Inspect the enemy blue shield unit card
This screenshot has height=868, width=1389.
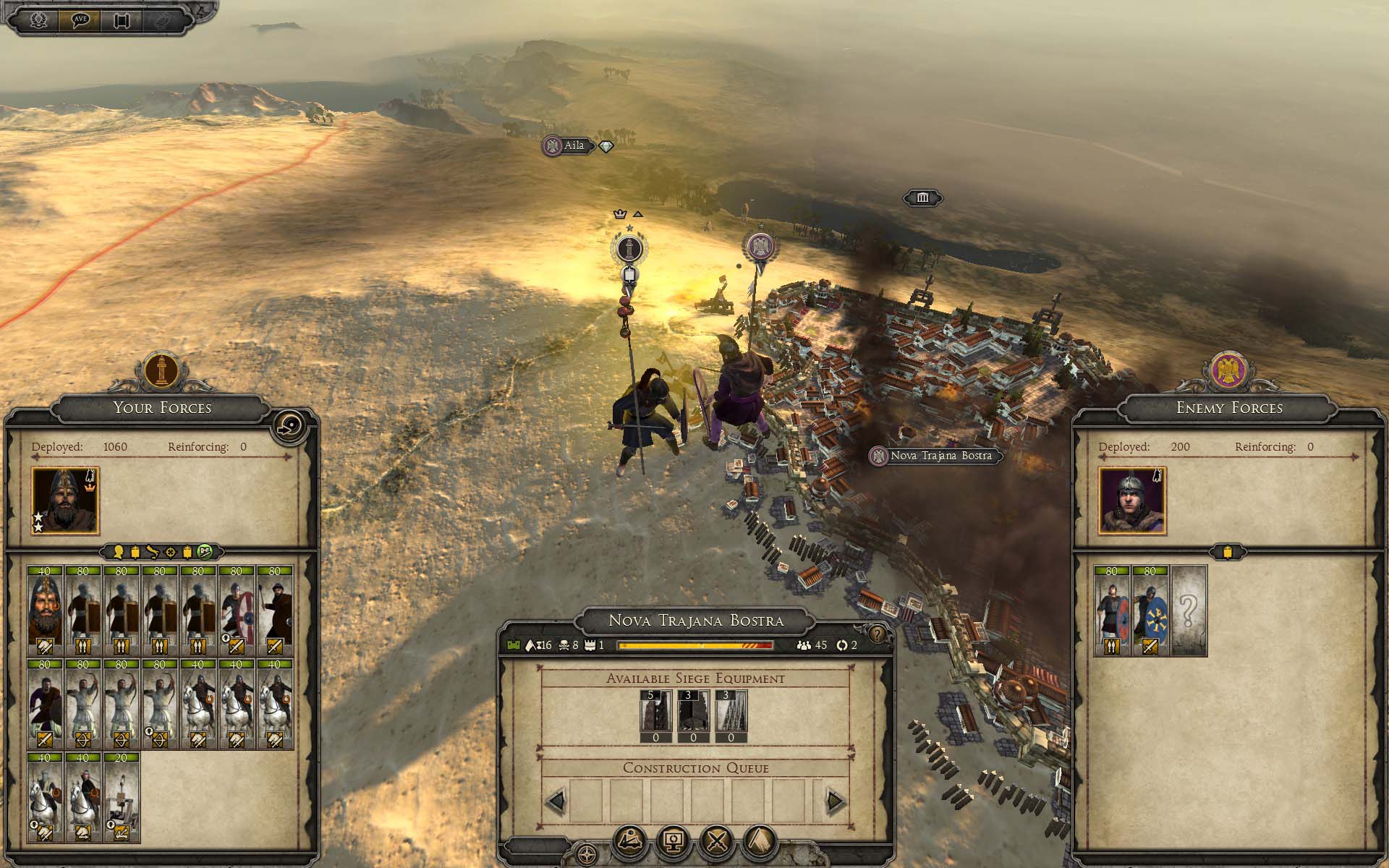(1150, 610)
